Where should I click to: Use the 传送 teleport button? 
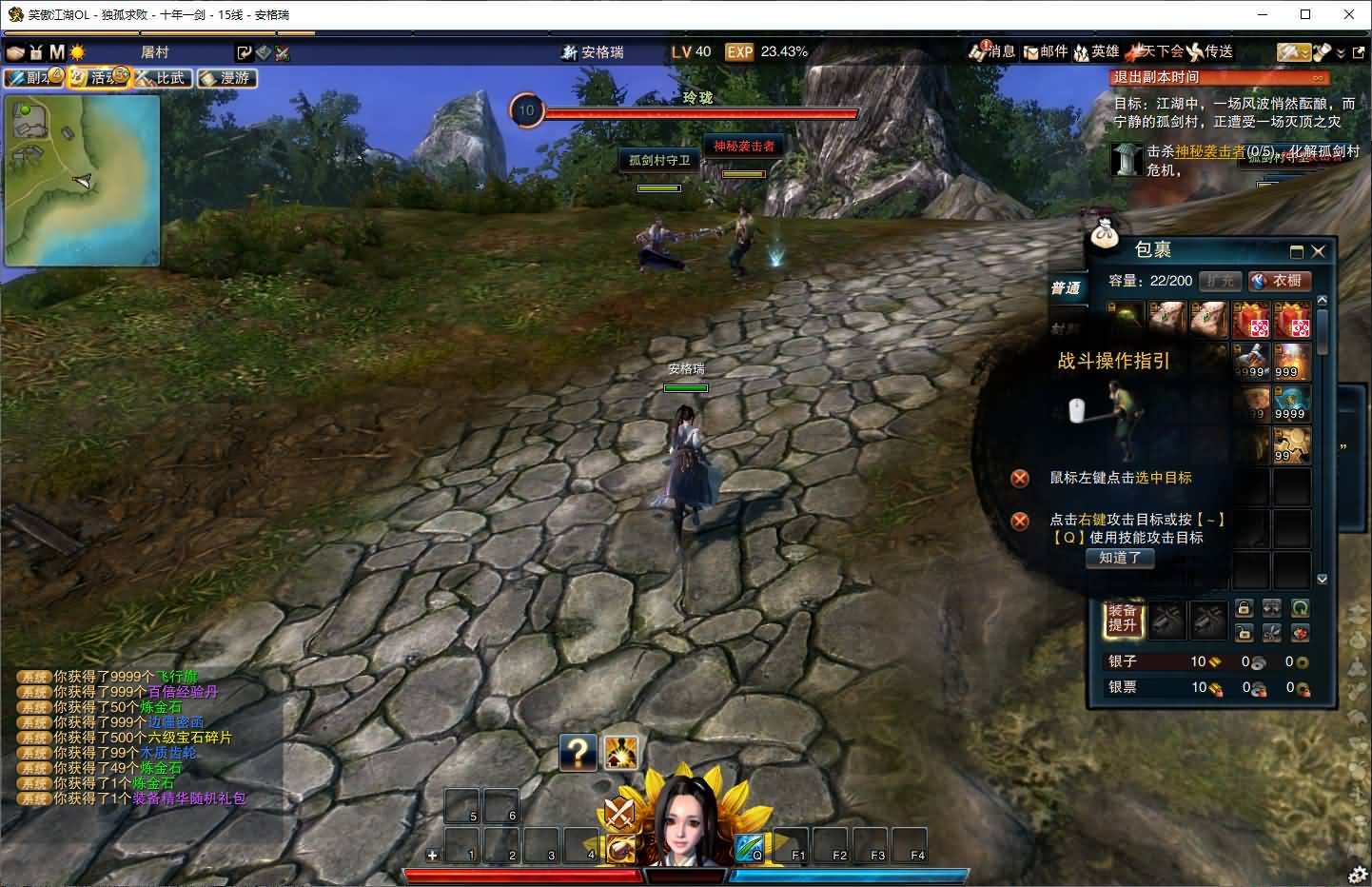[x=1210, y=52]
